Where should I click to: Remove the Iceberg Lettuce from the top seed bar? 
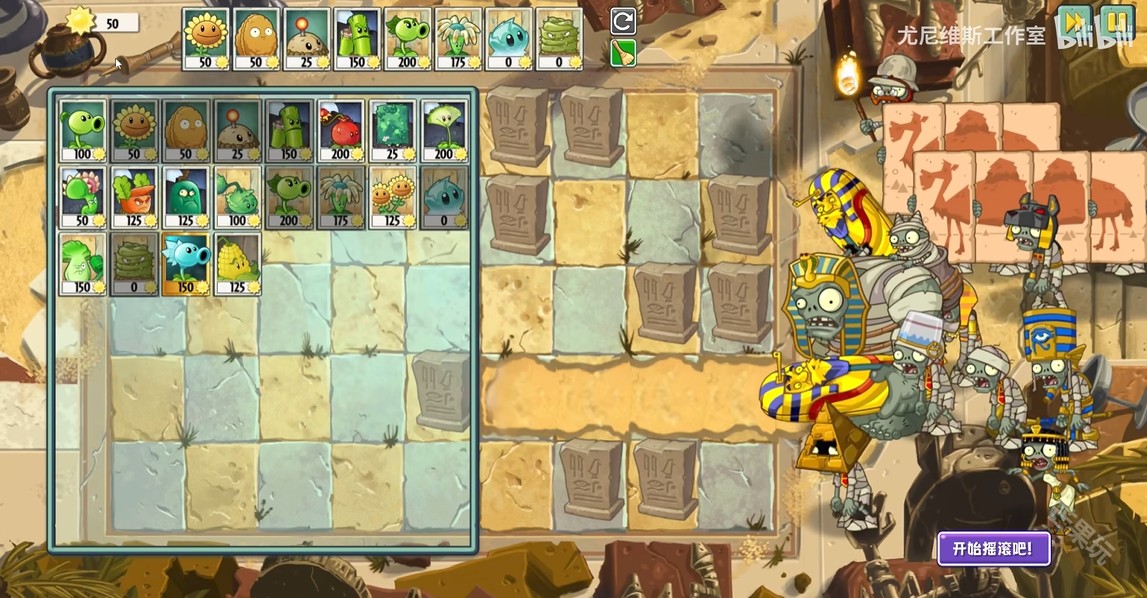pos(508,39)
